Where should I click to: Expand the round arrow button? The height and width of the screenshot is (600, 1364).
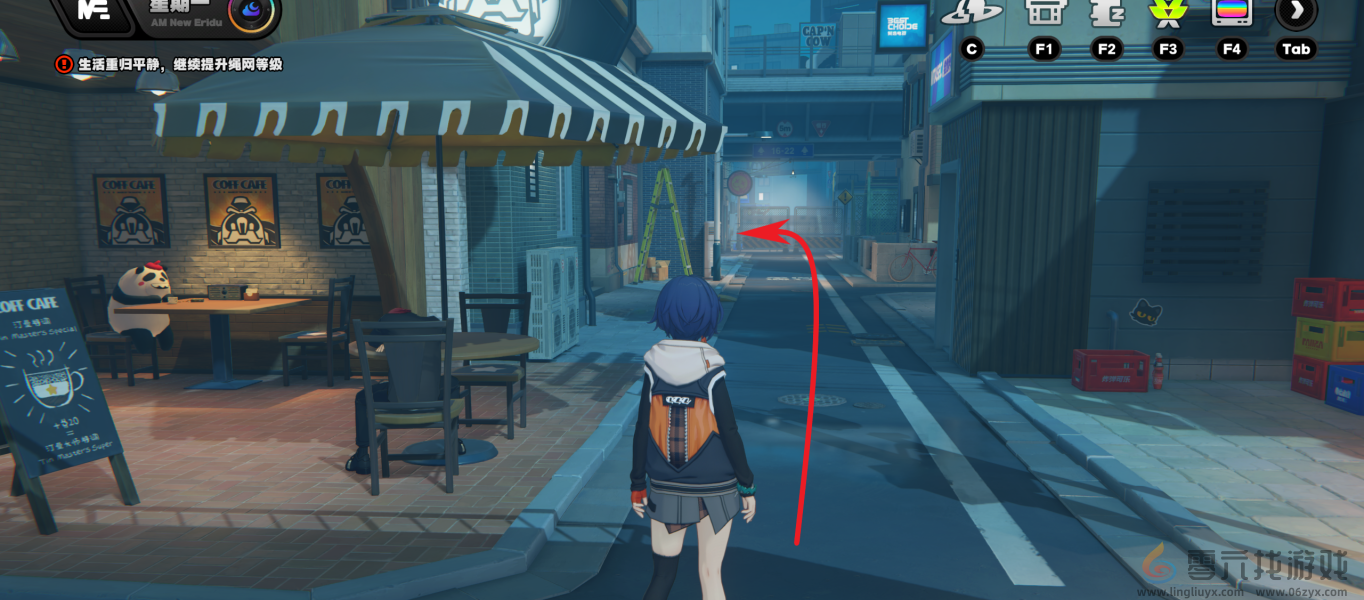pyautogui.click(x=1296, y=11)
